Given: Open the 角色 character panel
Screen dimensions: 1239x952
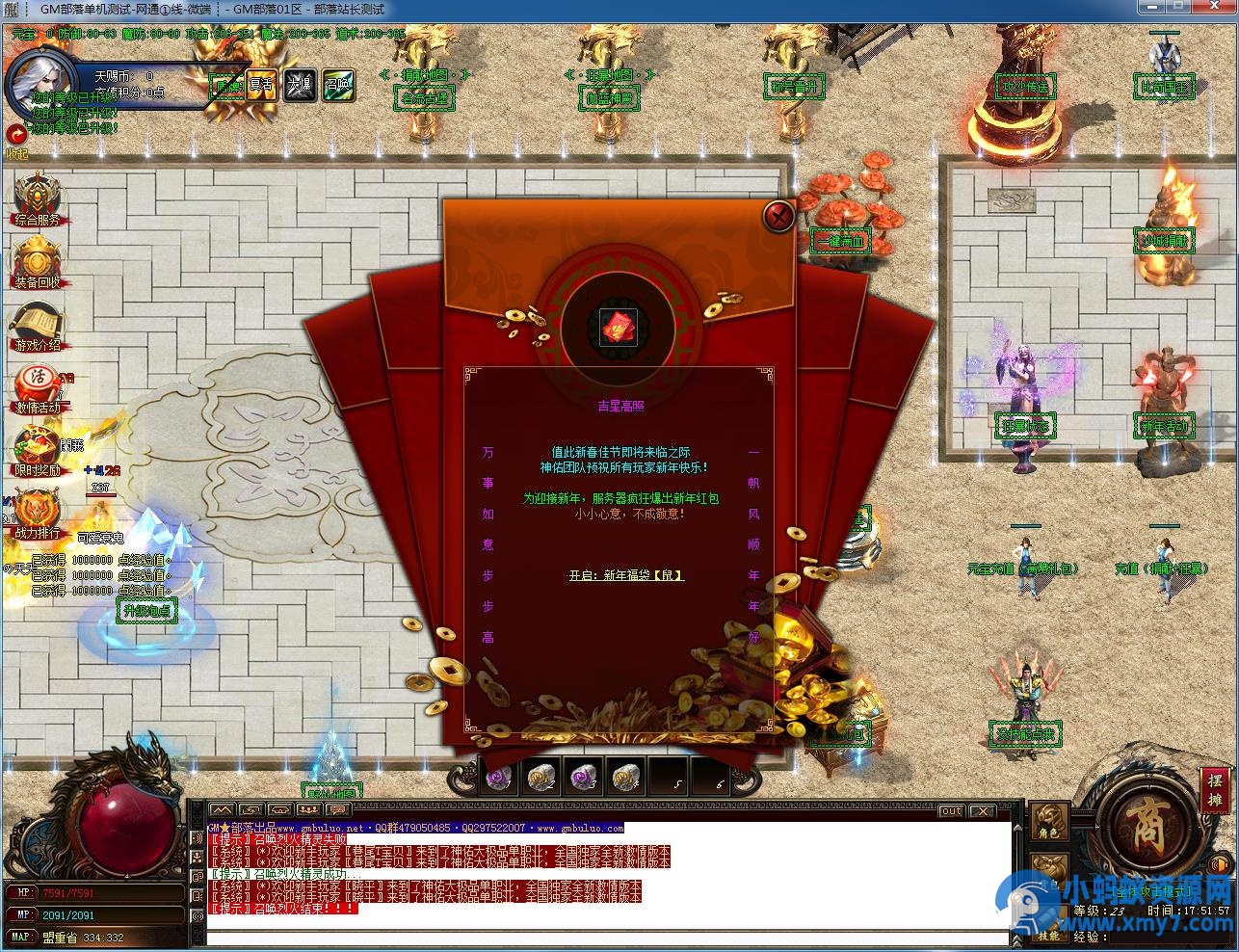Looking at the screenshot, I should coord(1049,824).
